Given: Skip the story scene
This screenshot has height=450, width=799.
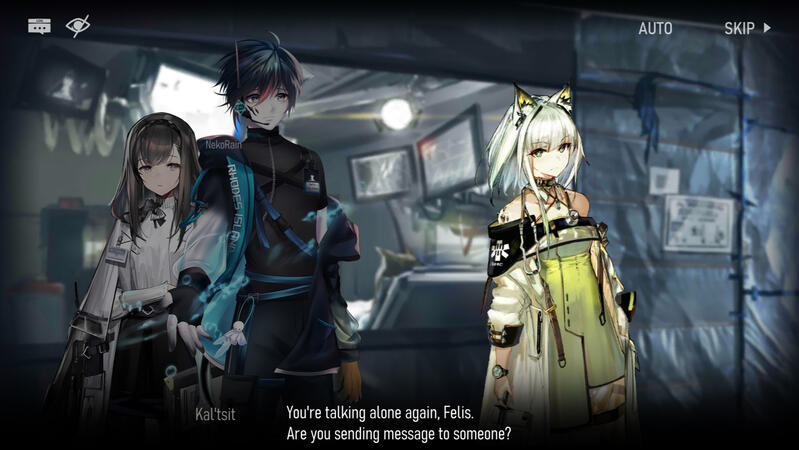Looking at the screenshot, I should click(746, 28).
